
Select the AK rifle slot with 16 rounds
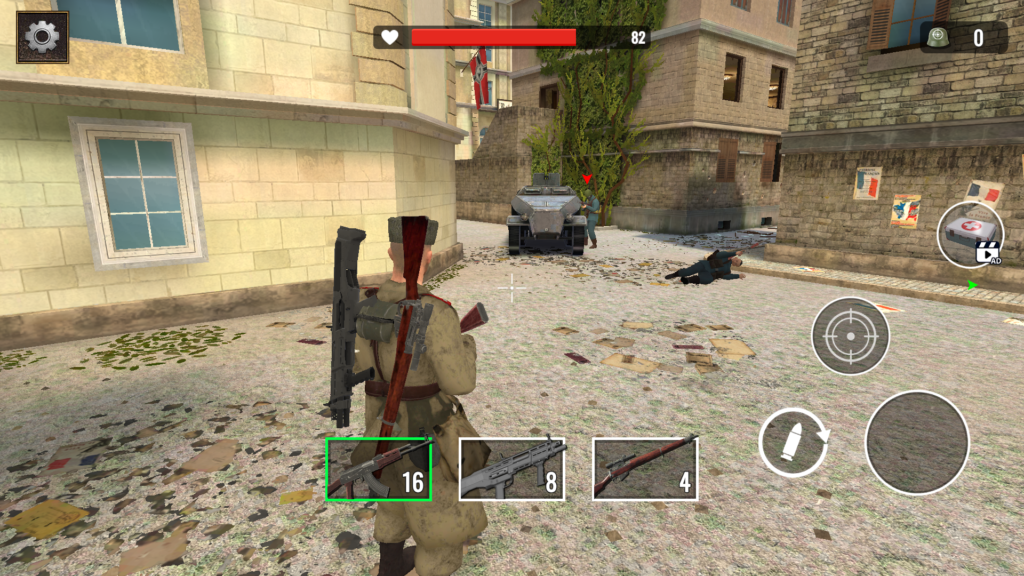pos(379,469)
